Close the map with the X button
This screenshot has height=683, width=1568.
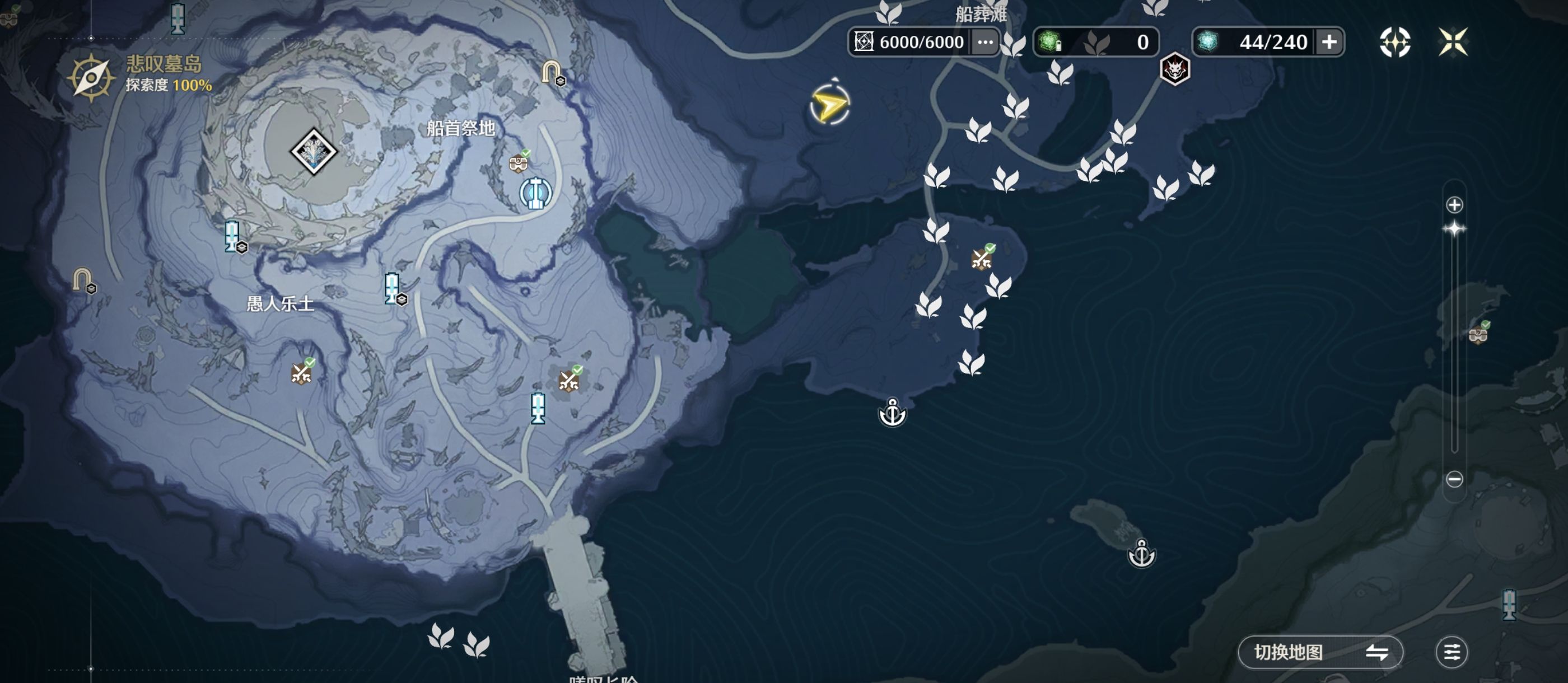click(1452, 42)
